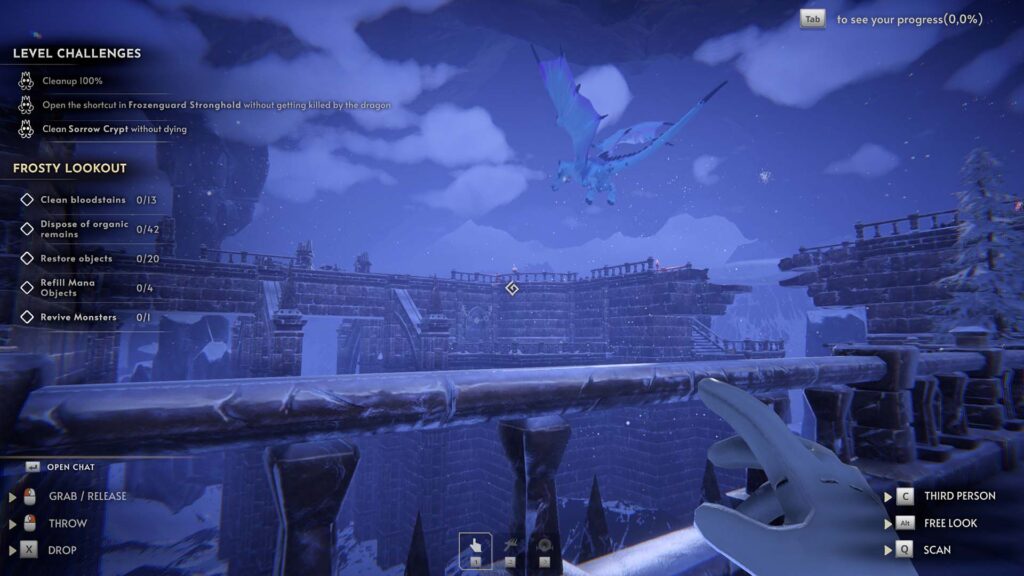Screen dimensions: 1024x576
Task: Select the second hotbar tool slot
Action: [x=512, y=549]
